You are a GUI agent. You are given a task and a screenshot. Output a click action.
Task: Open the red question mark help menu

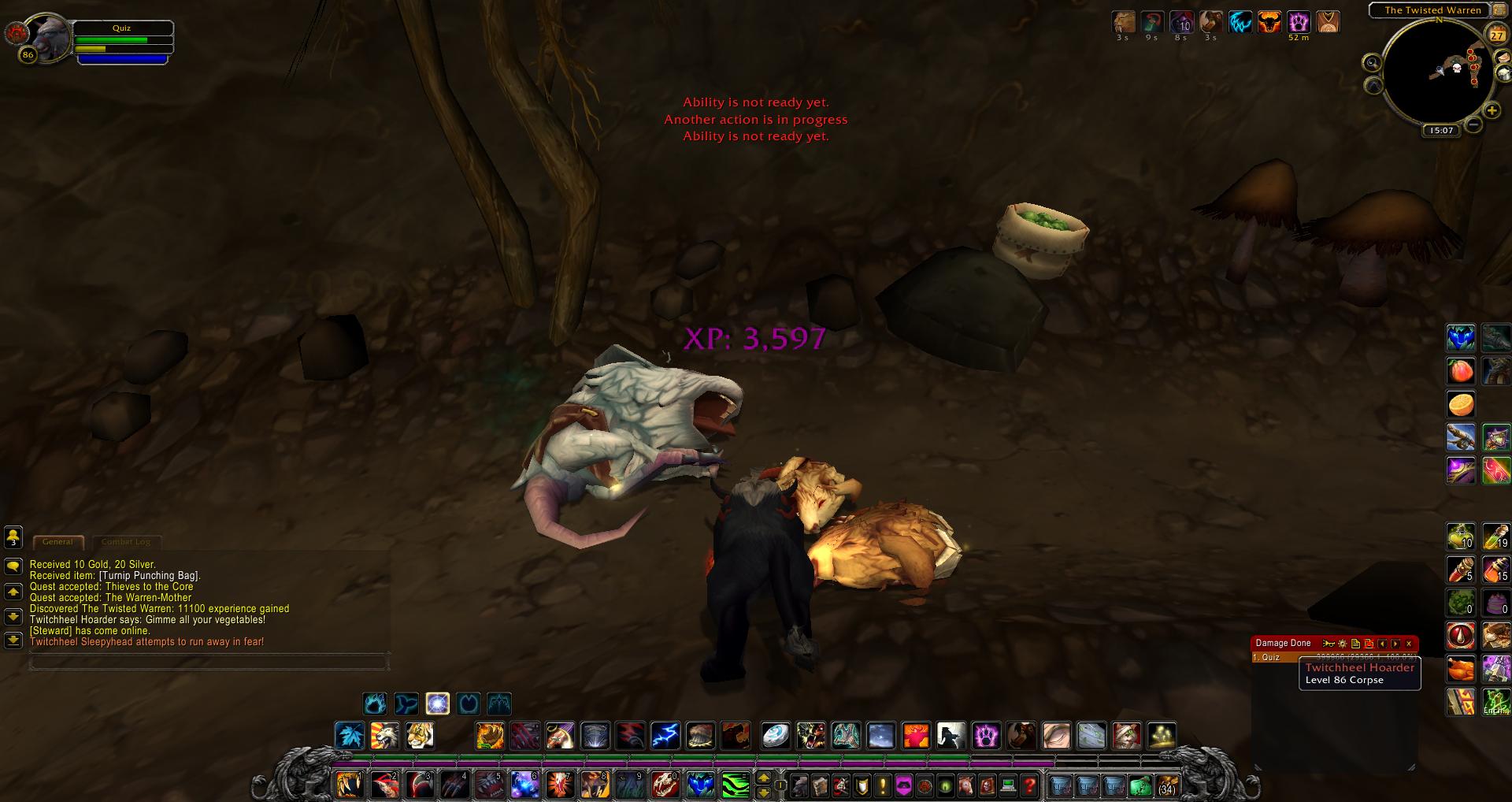coord(1029,785)
